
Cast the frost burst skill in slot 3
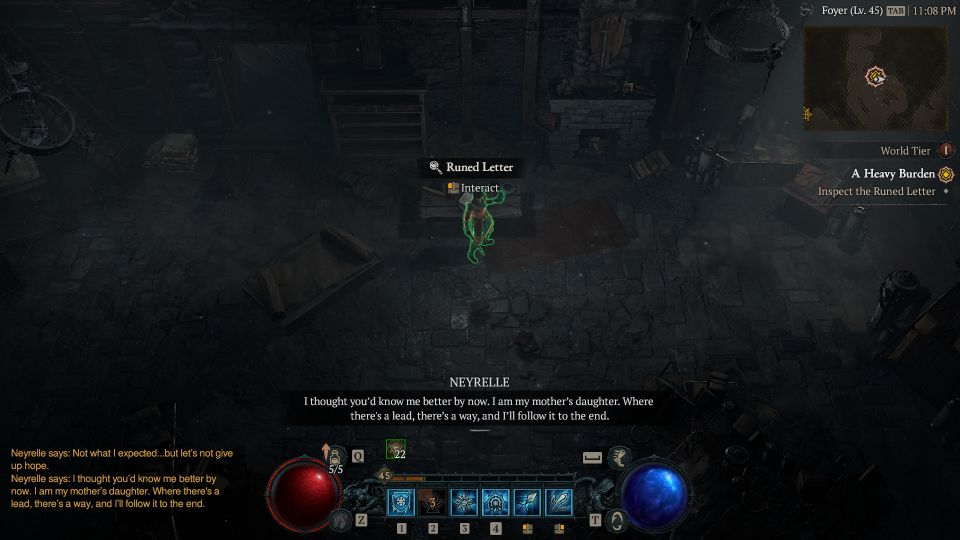[x=464, y=502]
